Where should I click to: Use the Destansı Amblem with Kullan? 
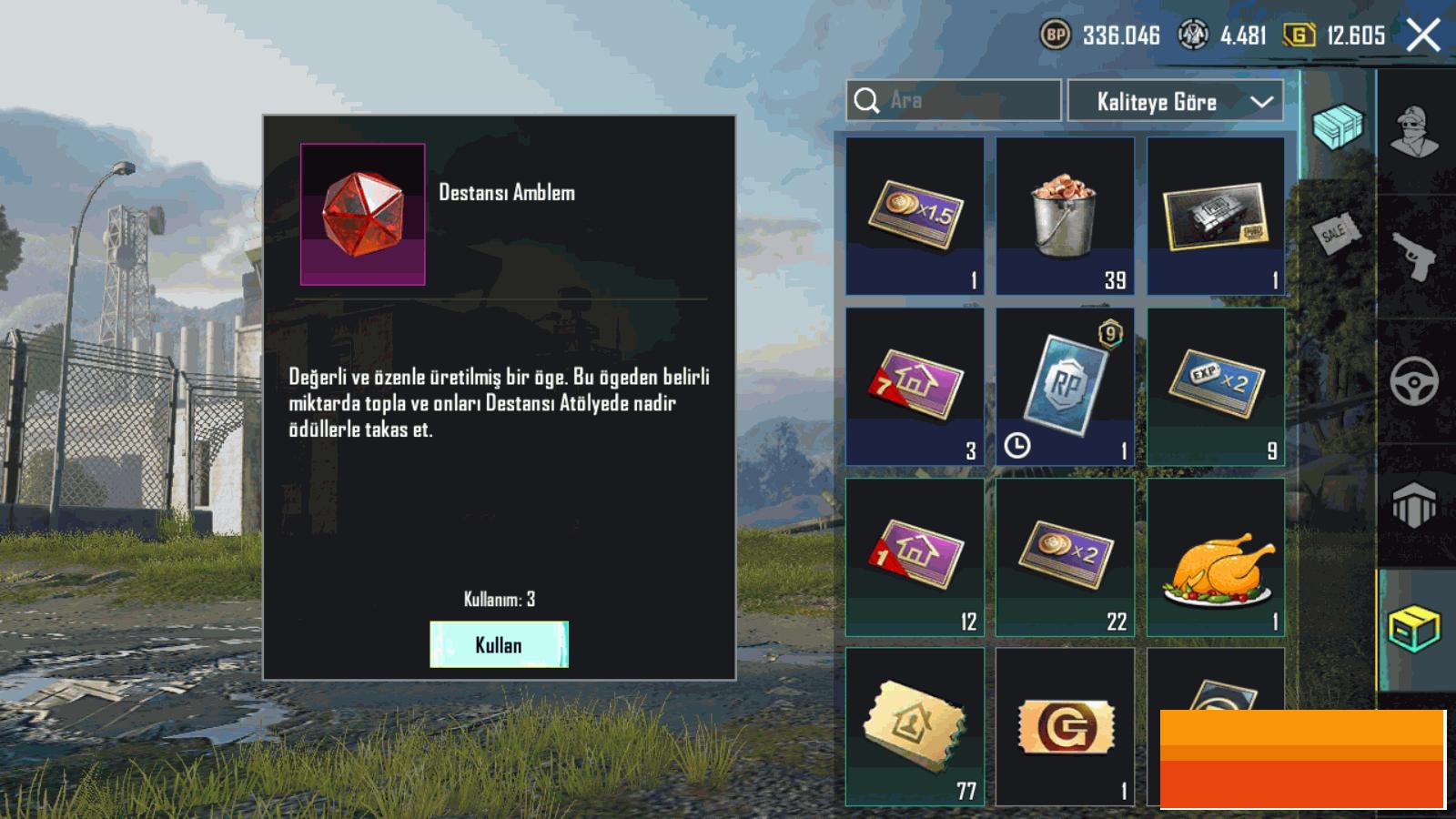coord(499,644)
